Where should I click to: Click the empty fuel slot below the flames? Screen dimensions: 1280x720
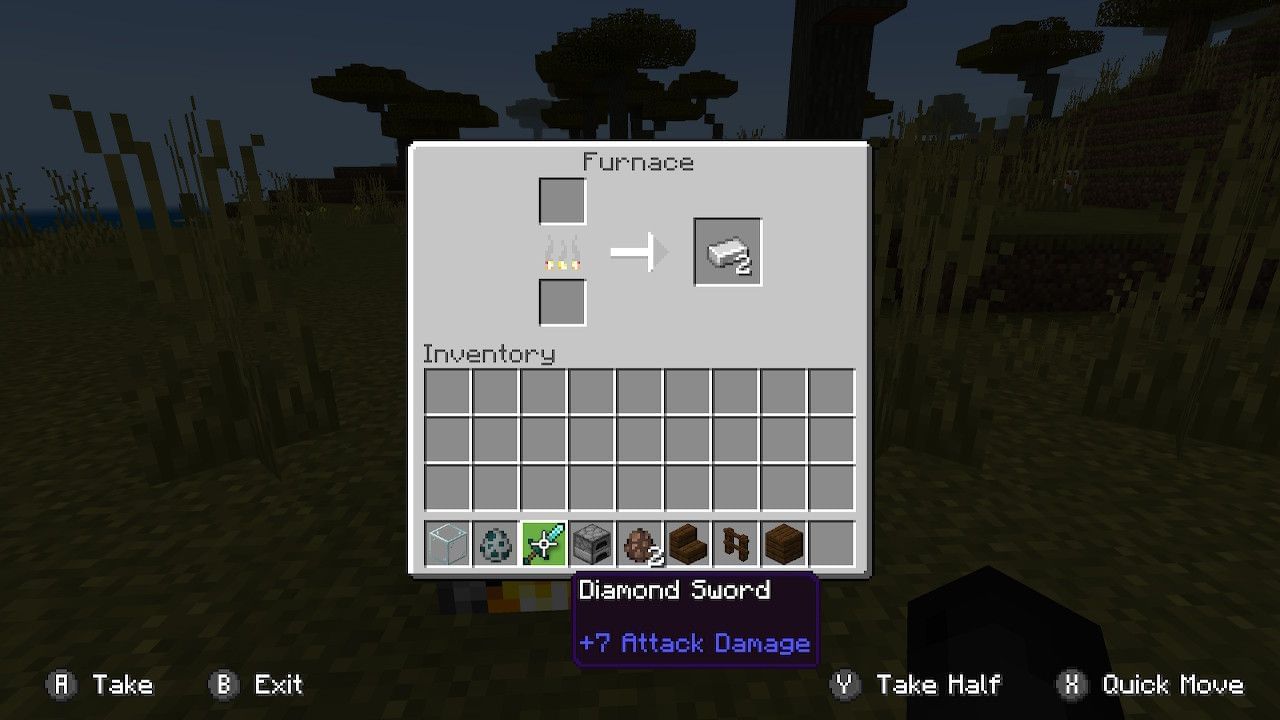561,303
